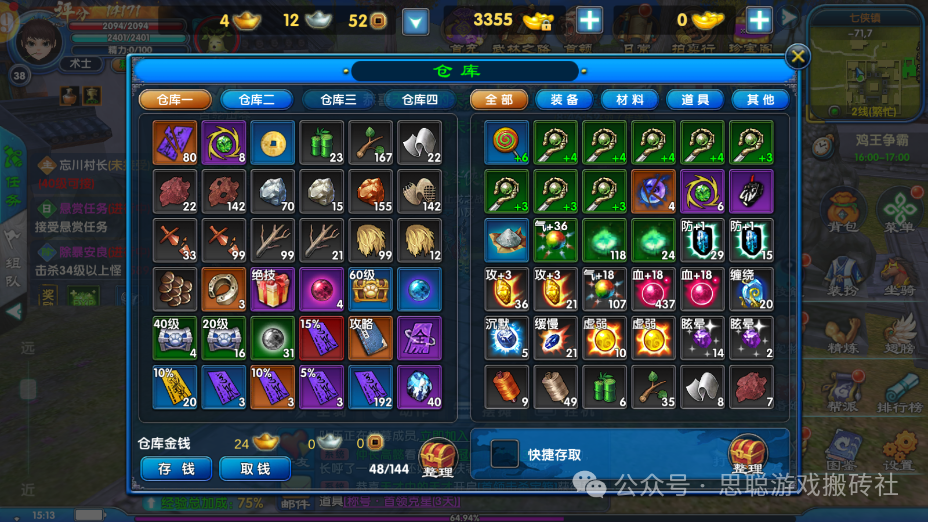Select the 绝技 gift box item
Image resolution: width=928 pixels, height=522 pixels.
pyautogui.click(x=272, y=288)
